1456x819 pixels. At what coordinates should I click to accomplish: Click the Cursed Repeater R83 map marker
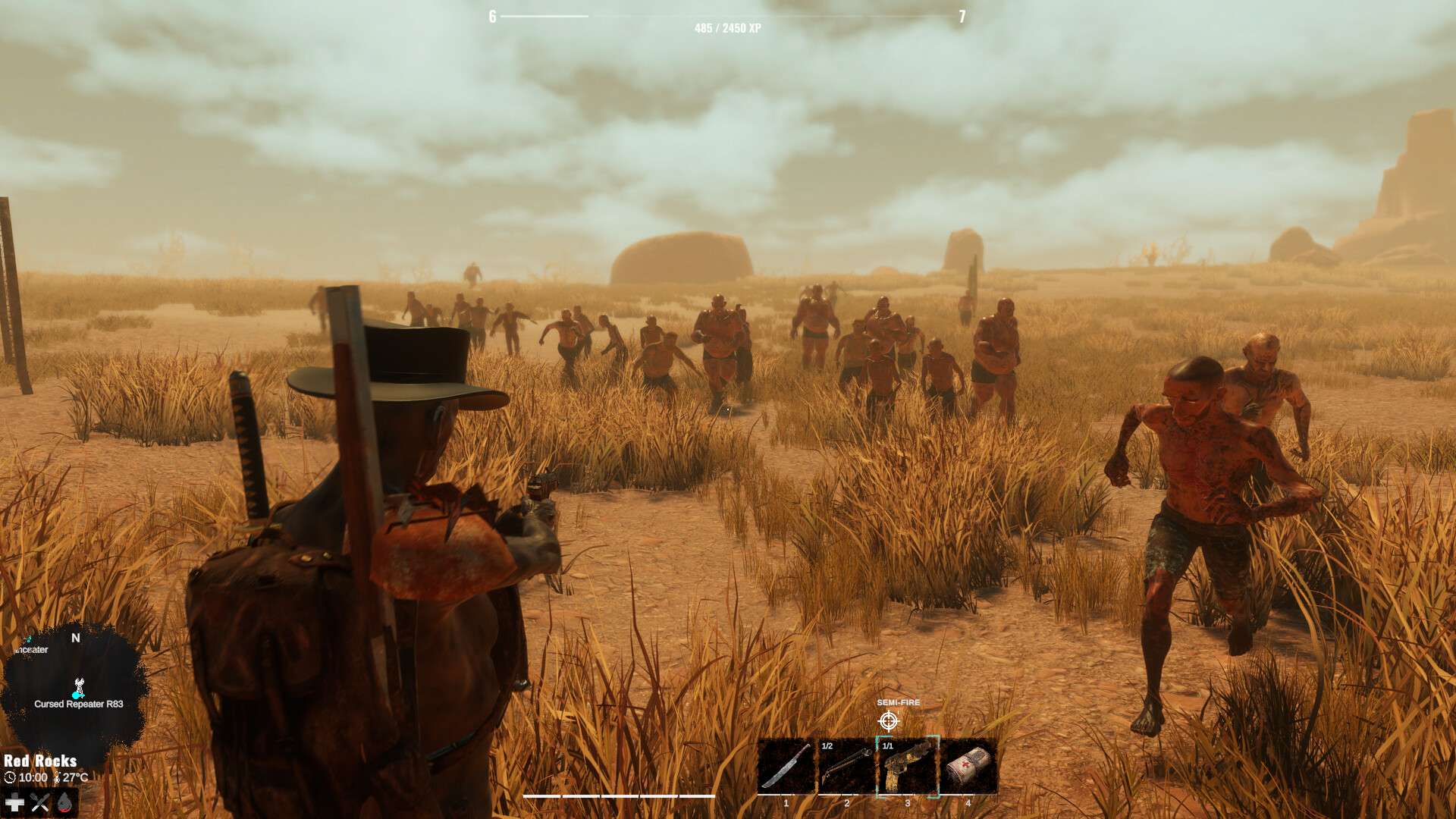coord(77,689)
